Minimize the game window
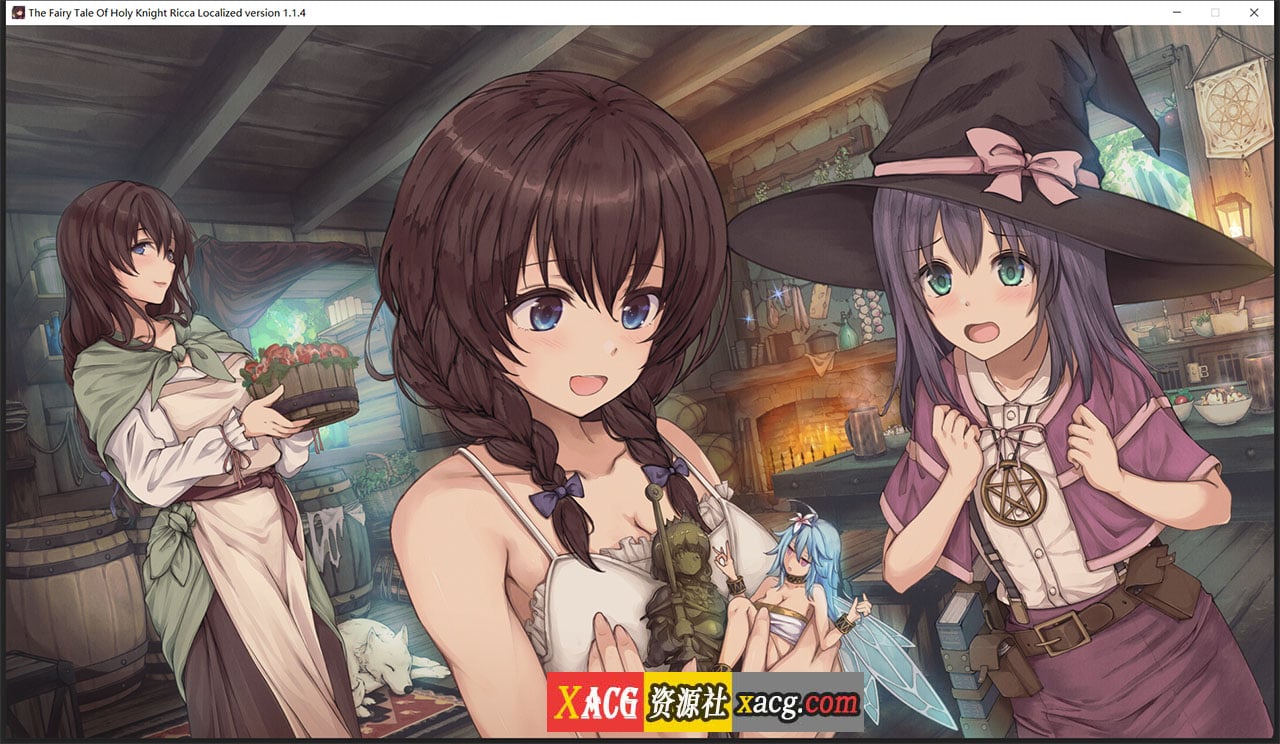 tap(1176, 13)
